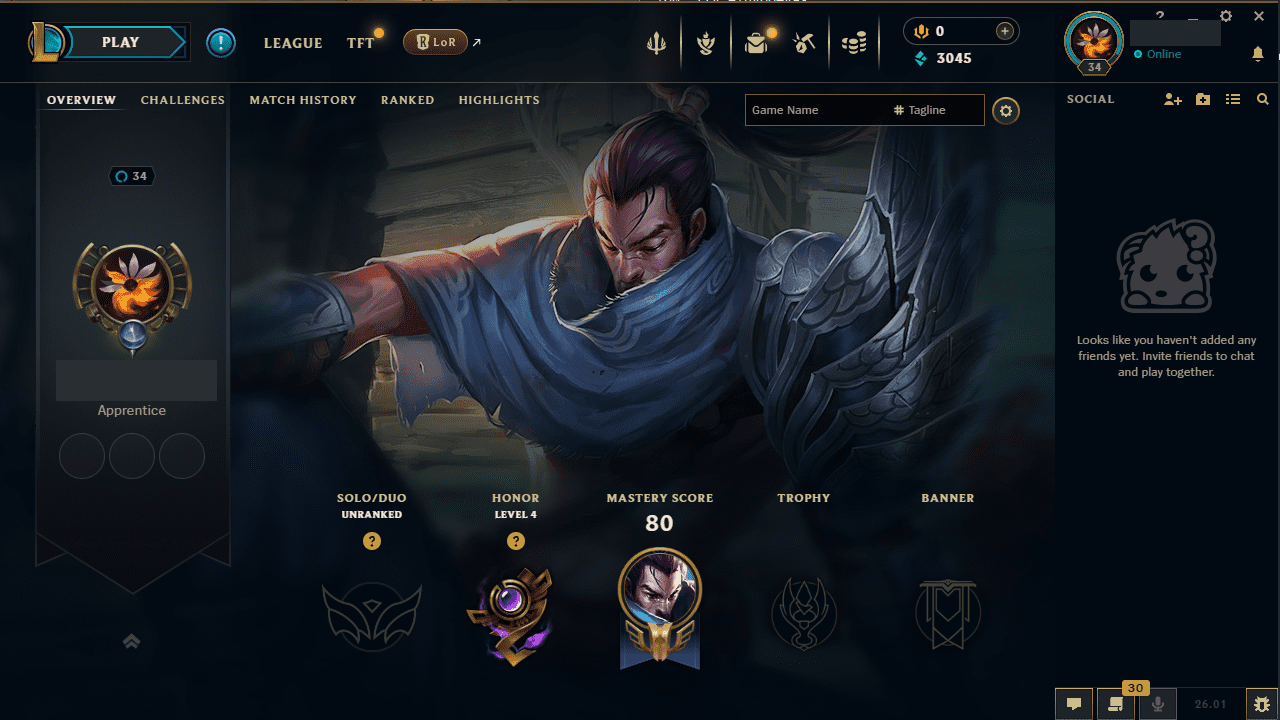Click the PLAY button

click(x=120, y=42)
